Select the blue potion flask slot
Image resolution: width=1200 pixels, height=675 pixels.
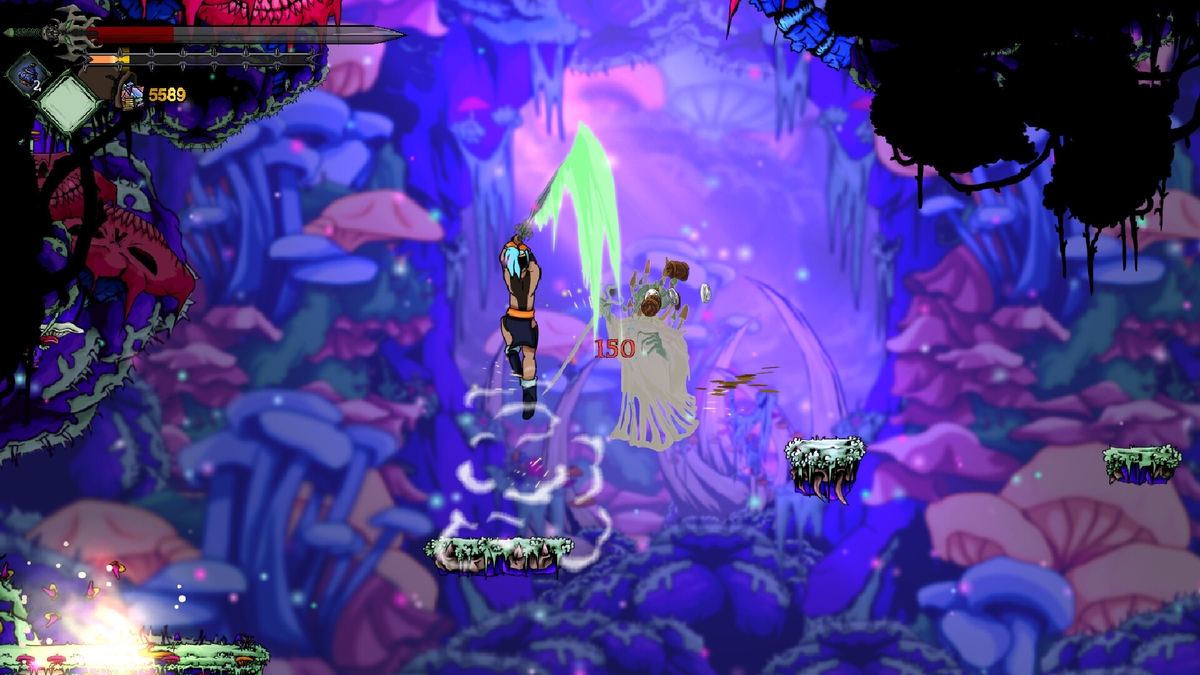click(x=26, y=74)
